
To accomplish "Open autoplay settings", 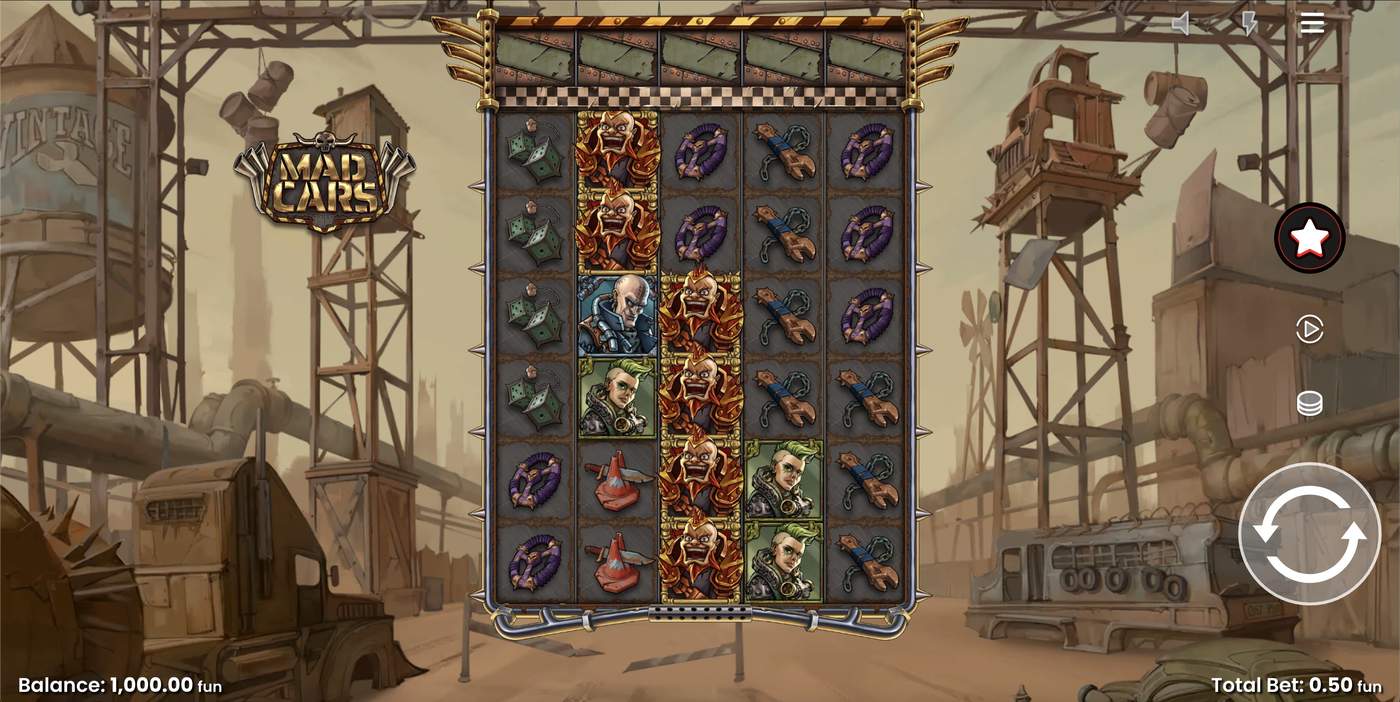I will [x=1309, y=329].
